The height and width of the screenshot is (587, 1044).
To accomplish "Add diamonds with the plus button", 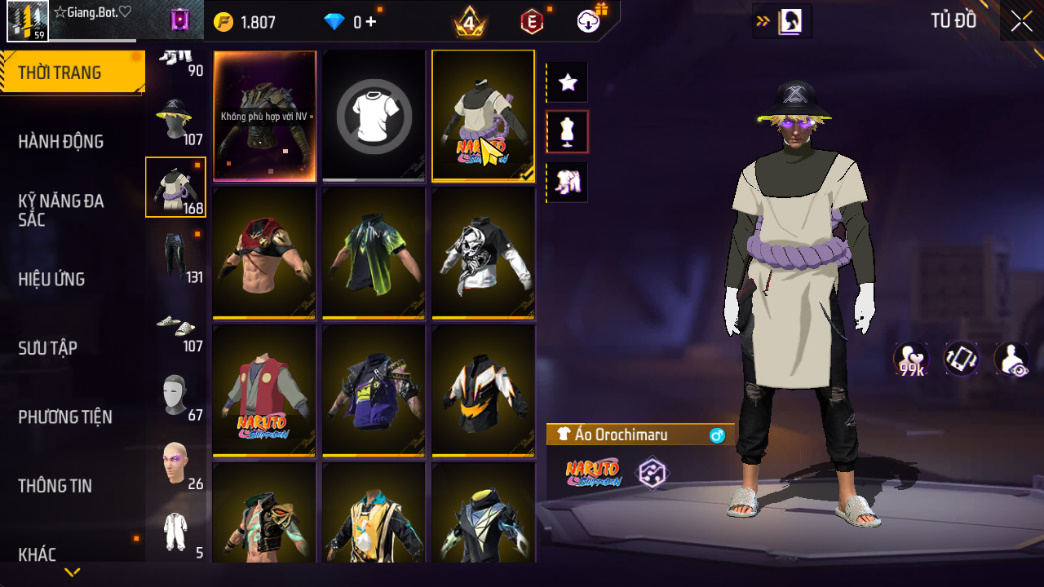I will click(371, 21).
